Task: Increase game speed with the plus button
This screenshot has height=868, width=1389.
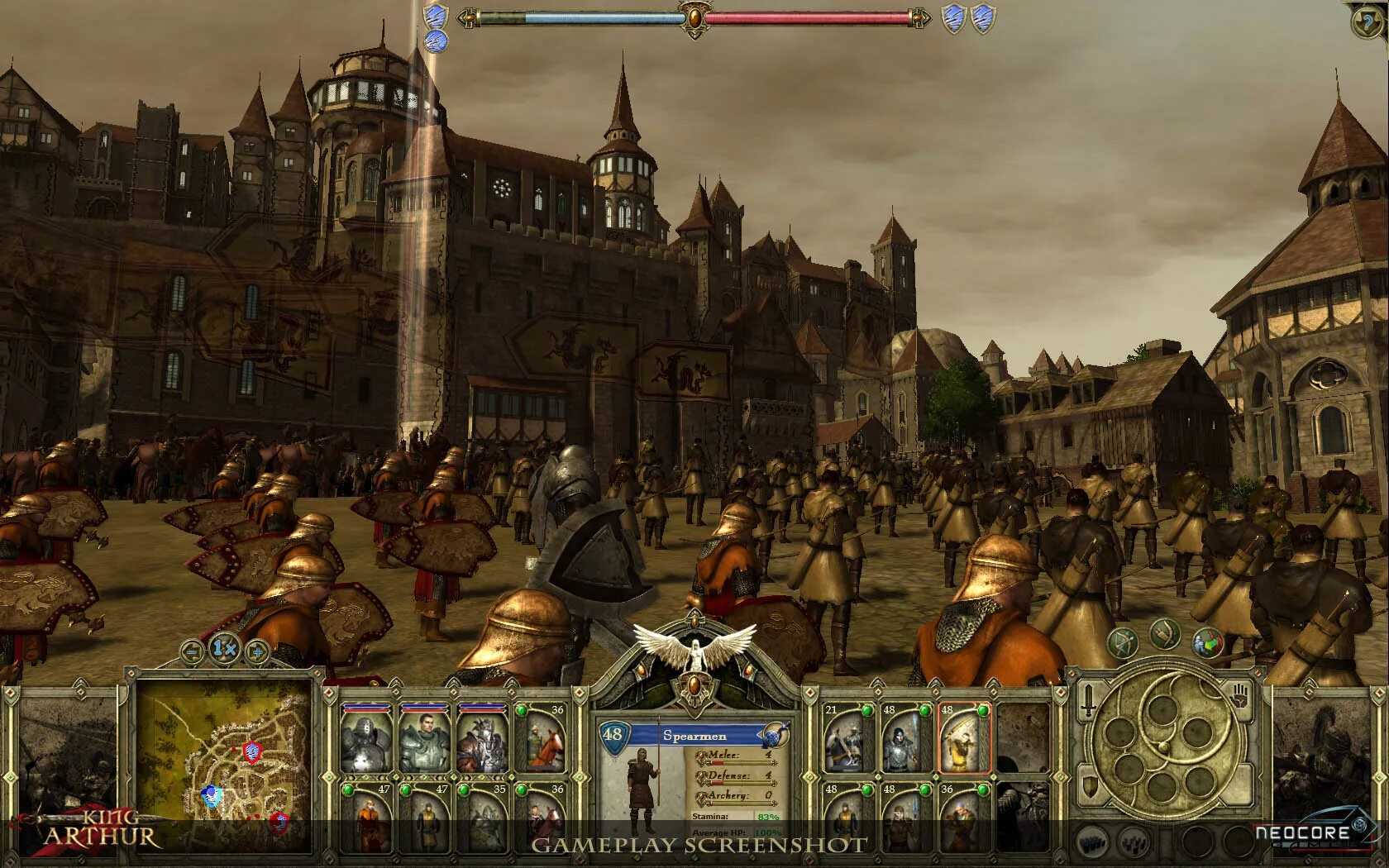Action: click(x=256, y=651)
